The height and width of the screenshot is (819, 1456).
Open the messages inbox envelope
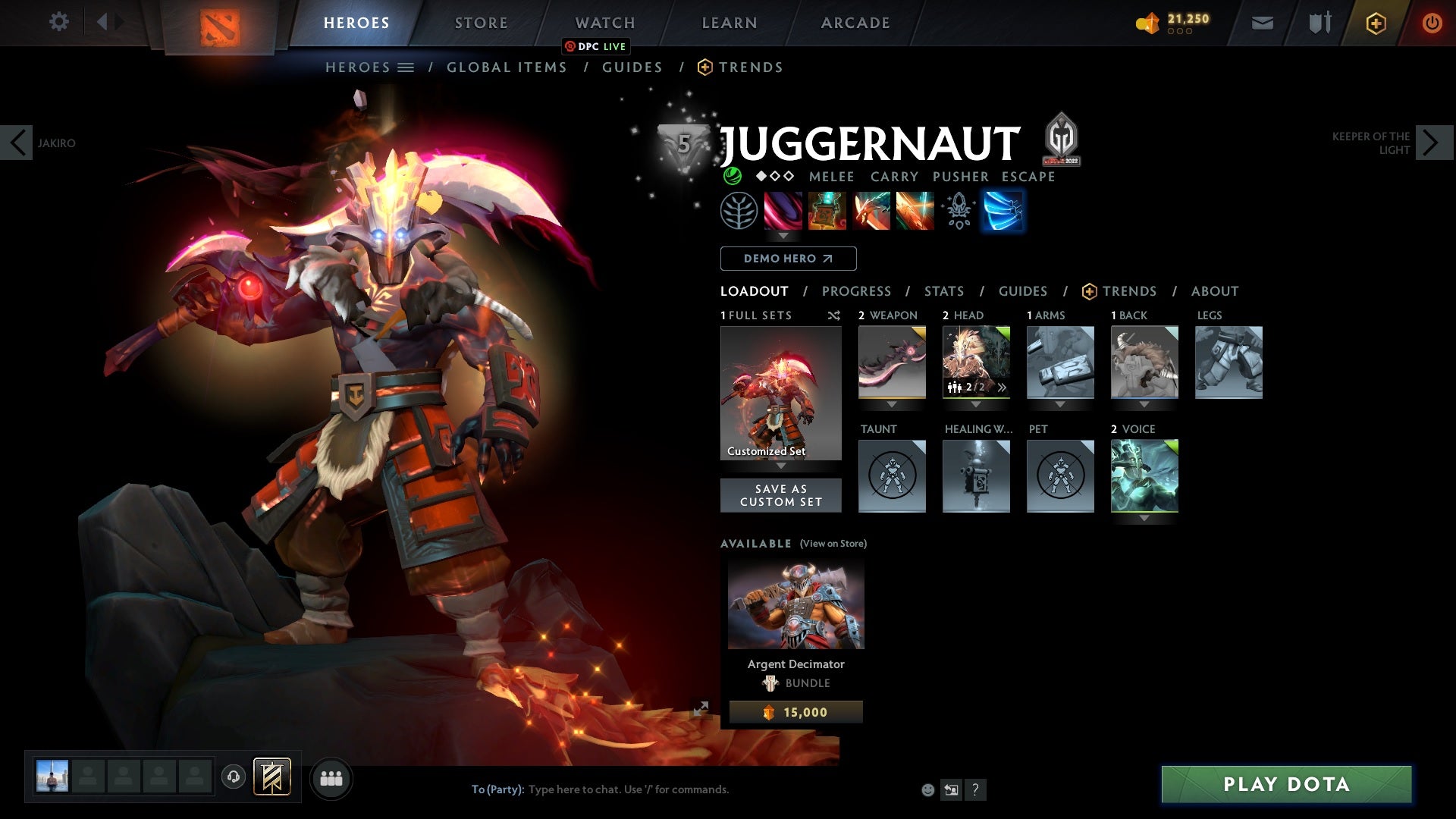1261,22
